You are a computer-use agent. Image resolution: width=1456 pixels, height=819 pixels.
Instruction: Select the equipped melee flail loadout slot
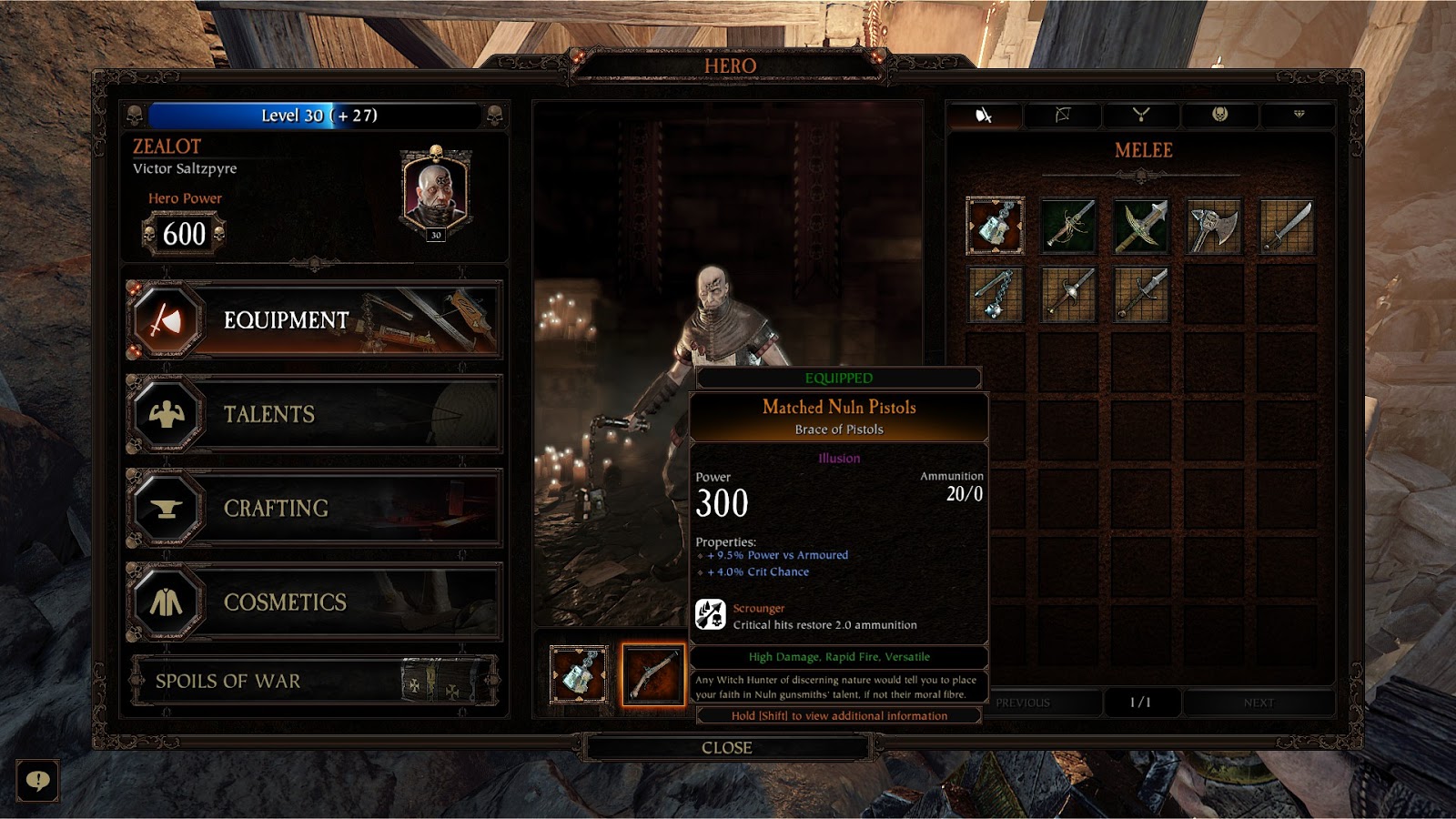click(x=580, y=674)
